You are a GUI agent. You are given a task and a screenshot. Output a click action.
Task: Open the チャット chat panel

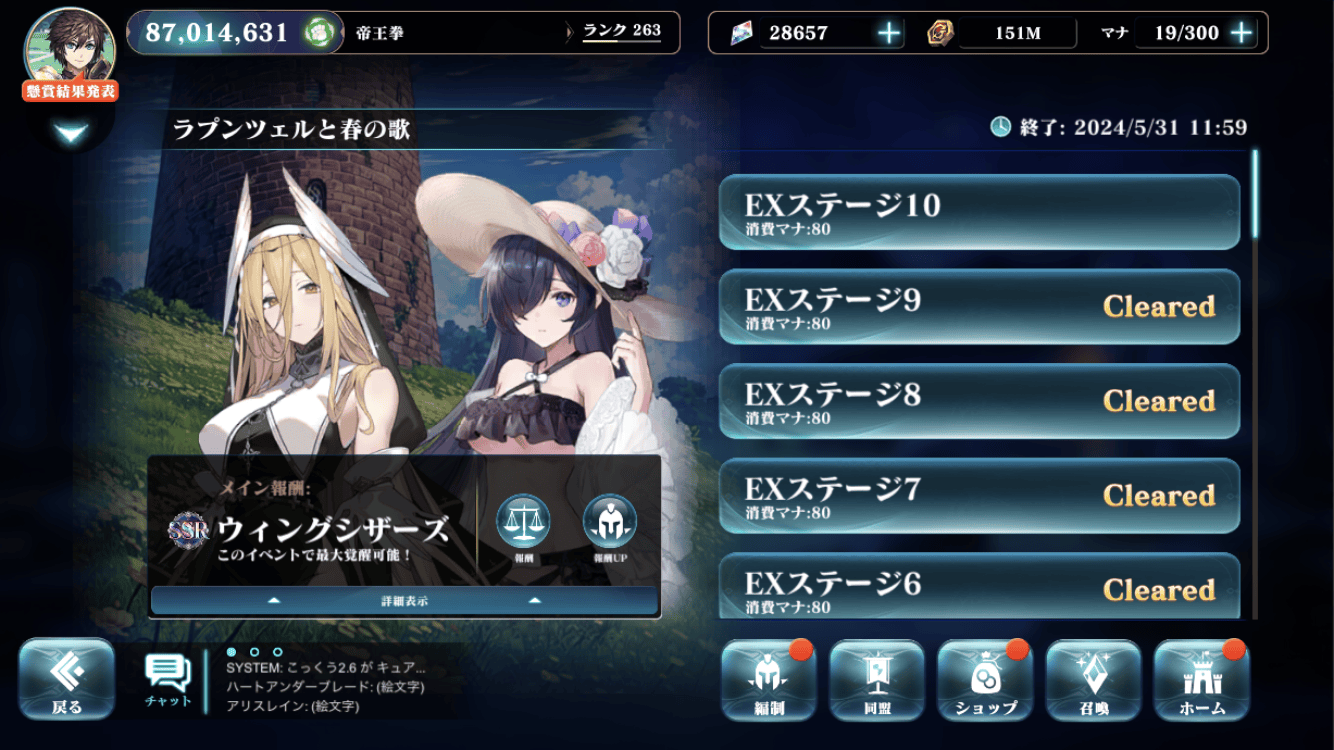click(168, 680)
